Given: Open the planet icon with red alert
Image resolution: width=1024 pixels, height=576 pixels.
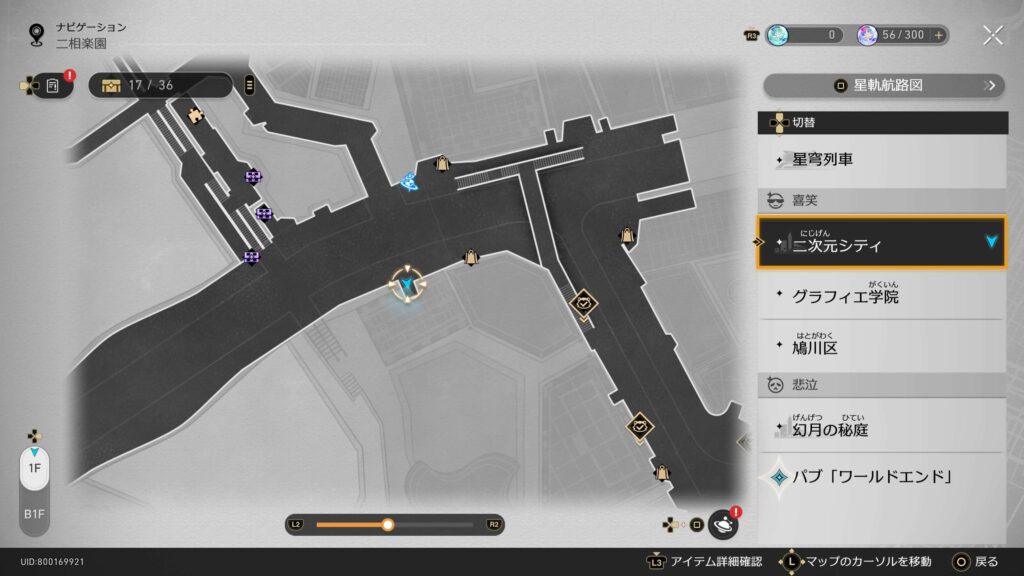Looking at the screenshot, I should point(722,524).
